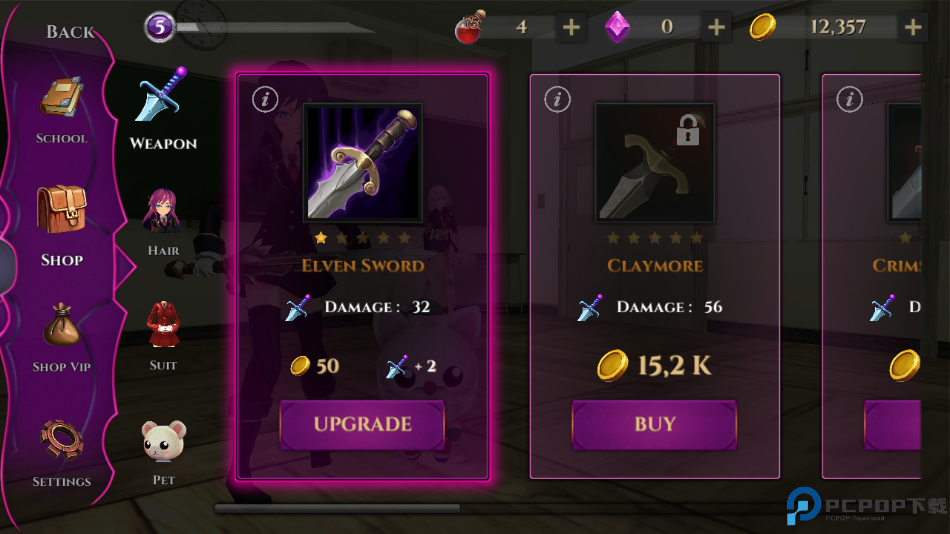950x534 pixels.
Task: Go back using the Back button
Action: click(70, 32)
